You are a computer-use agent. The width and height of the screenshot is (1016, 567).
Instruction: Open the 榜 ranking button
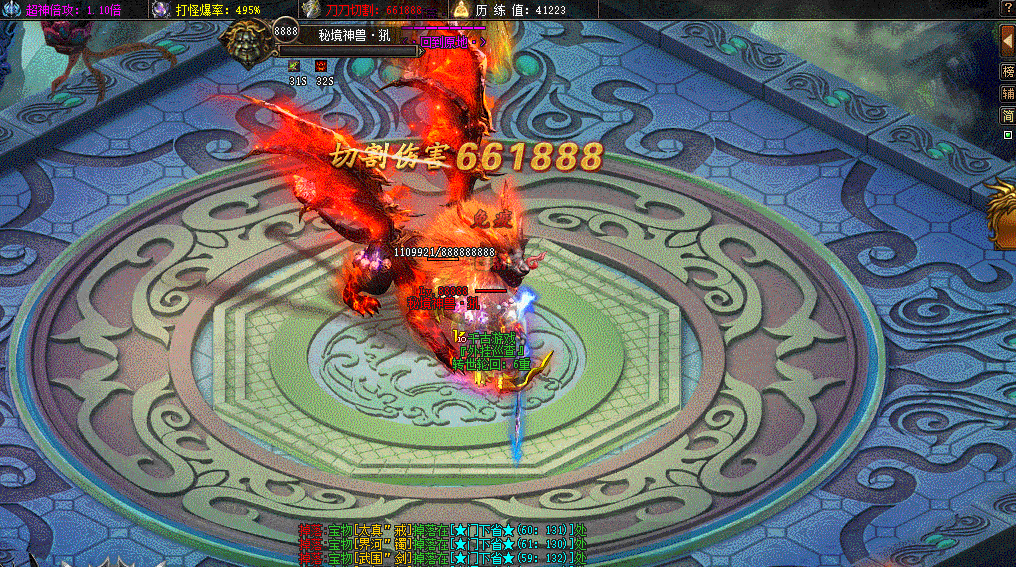1008,72
